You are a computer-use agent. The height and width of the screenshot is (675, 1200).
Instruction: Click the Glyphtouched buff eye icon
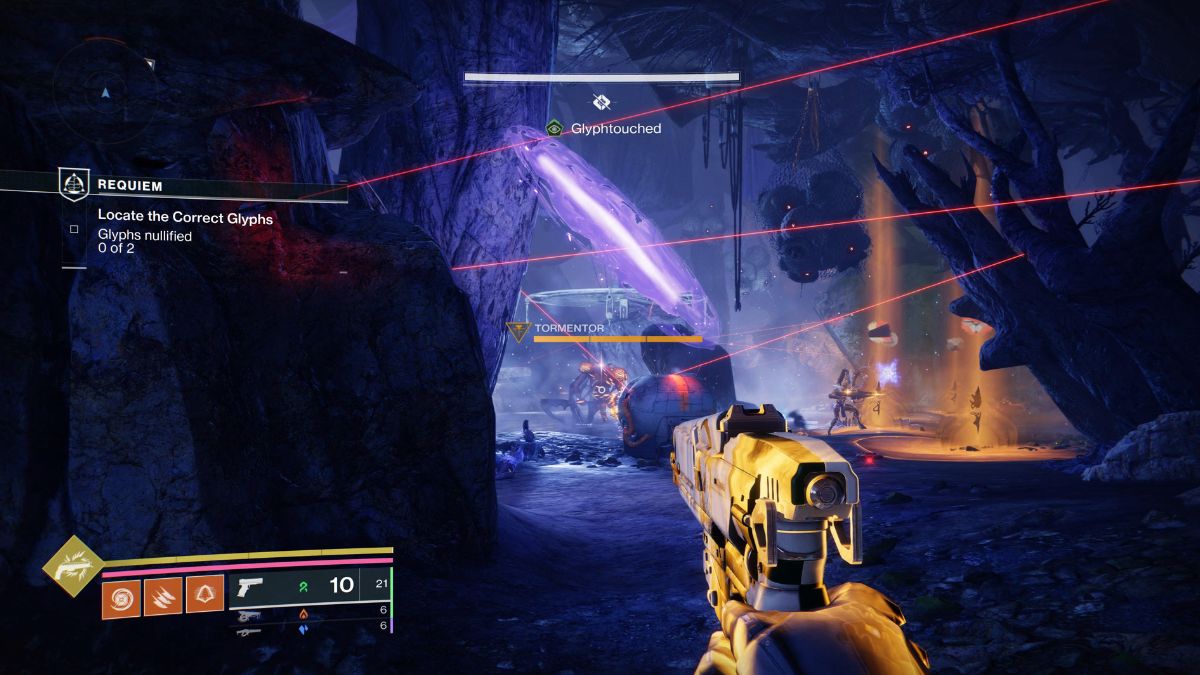[554, 128]
